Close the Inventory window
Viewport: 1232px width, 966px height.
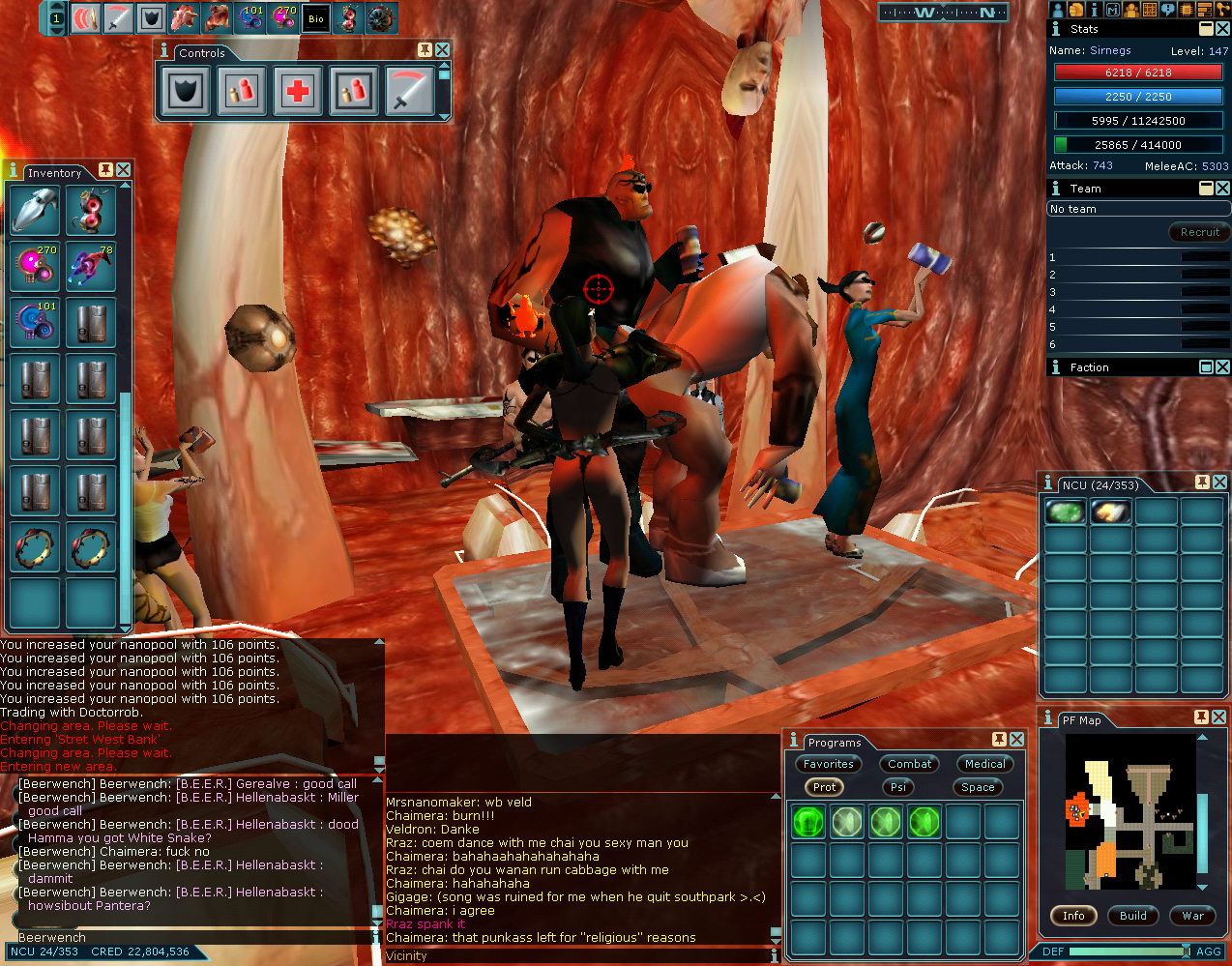point(124,170)
